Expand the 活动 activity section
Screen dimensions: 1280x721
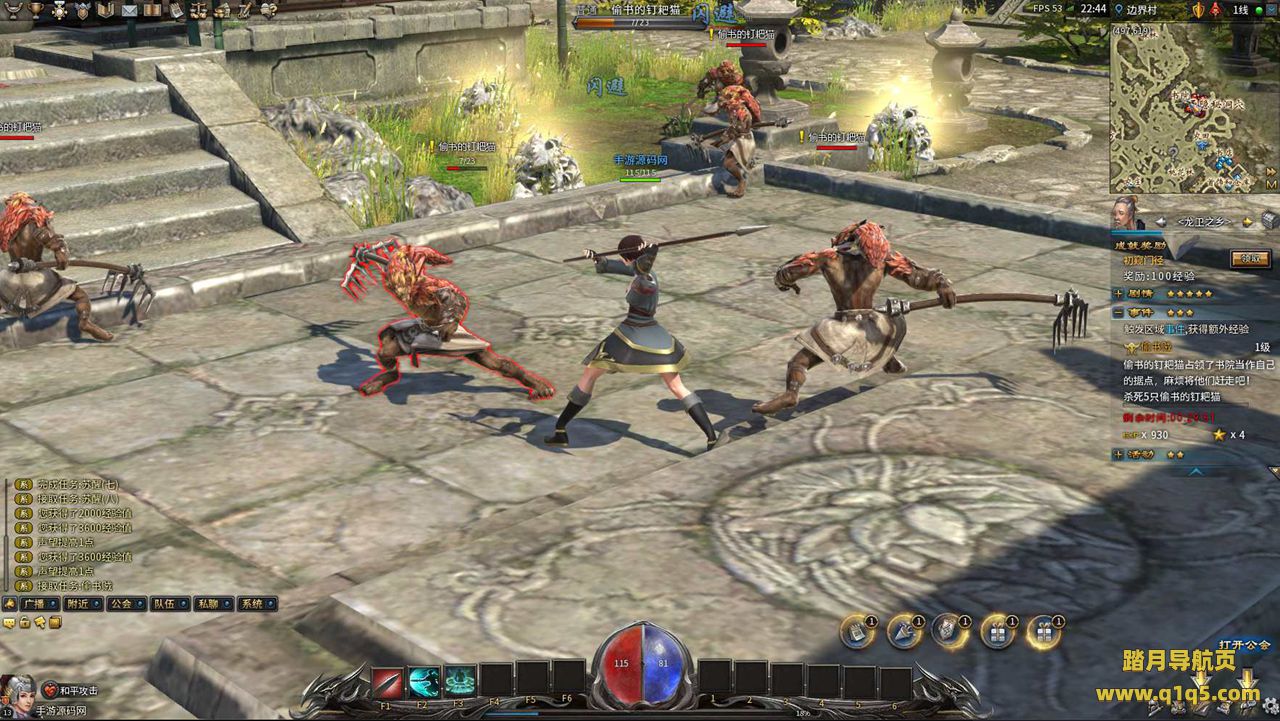click(x=1119, y=454)
